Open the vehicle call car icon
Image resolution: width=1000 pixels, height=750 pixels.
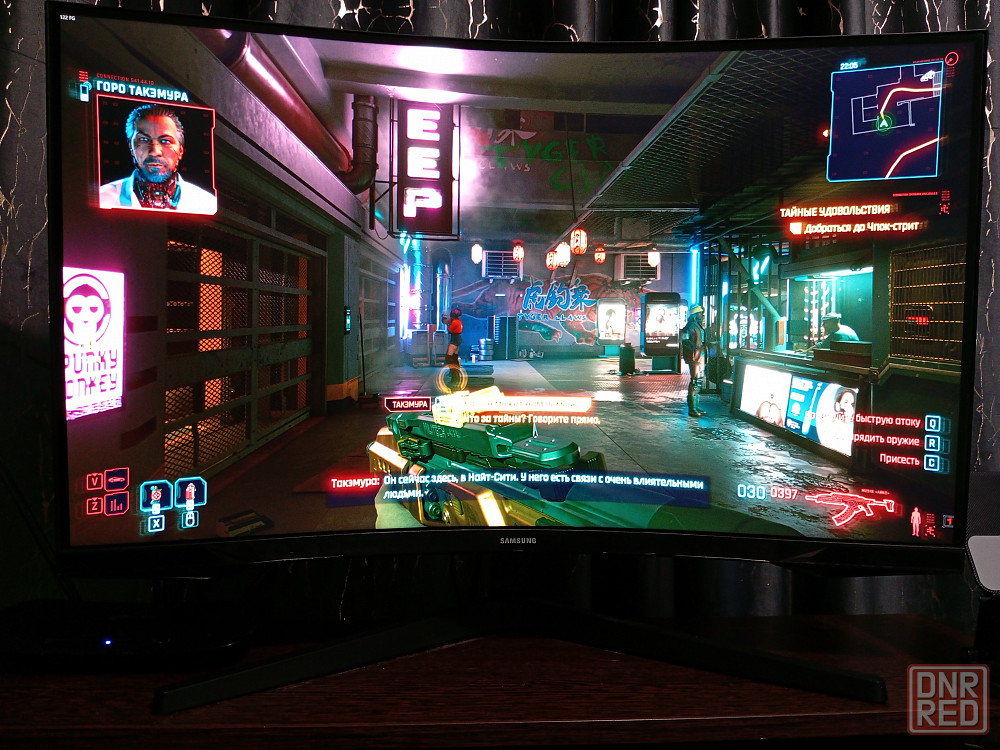(117, 479)
